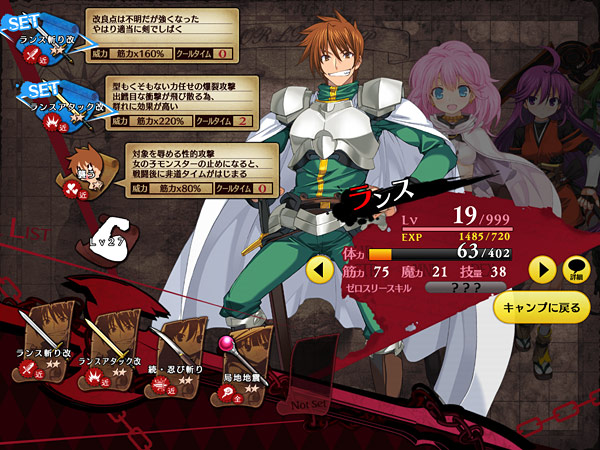Open the 詳細 details speech-bubble button
Viewport: 600px width, 450px height.
[577, 269]
